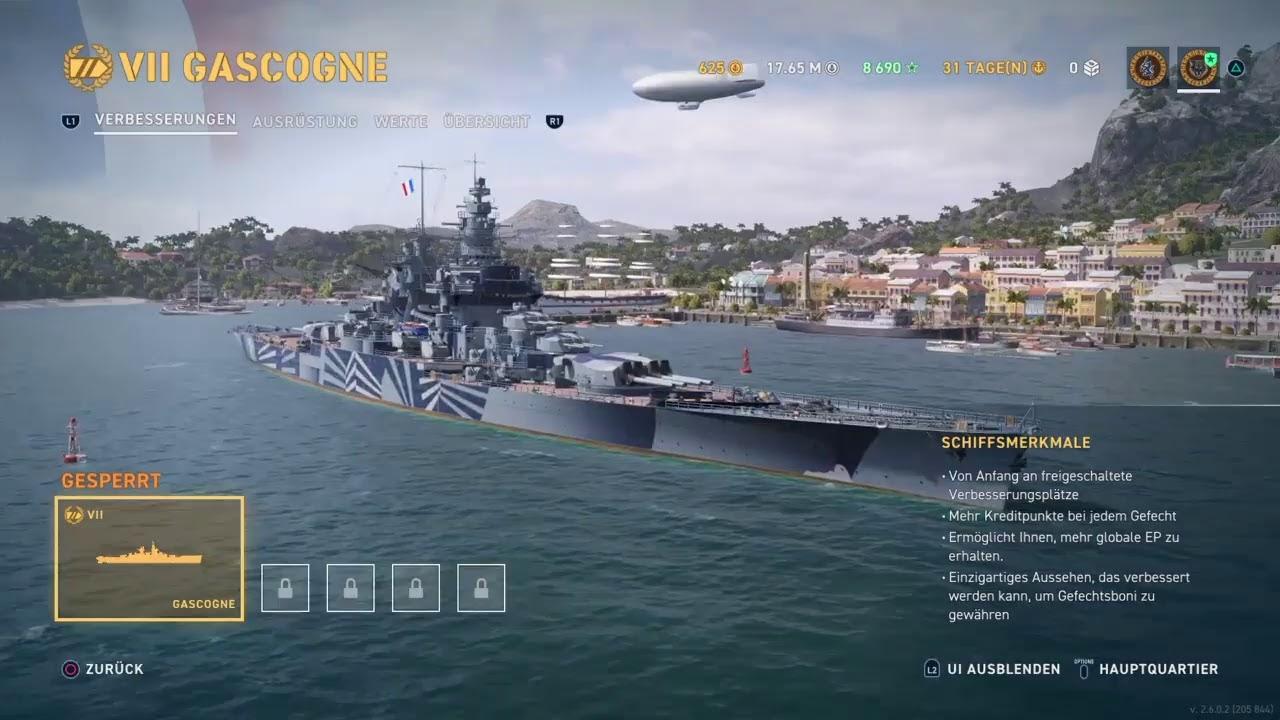Show the Übersicht tab
The width and height of the screenshot is (1280, 720).
coord(486,122)
